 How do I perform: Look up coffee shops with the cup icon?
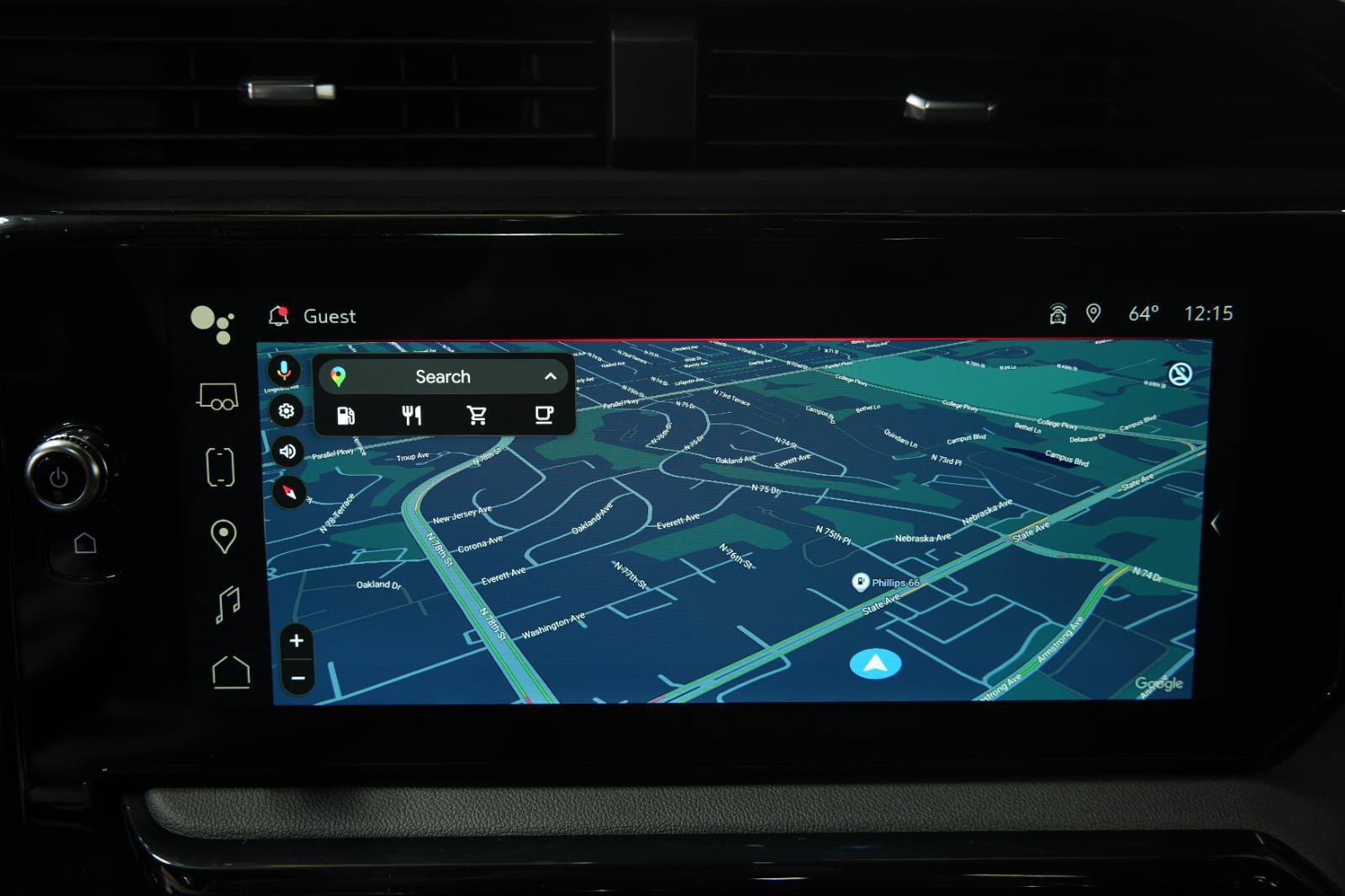pos(543,414)
